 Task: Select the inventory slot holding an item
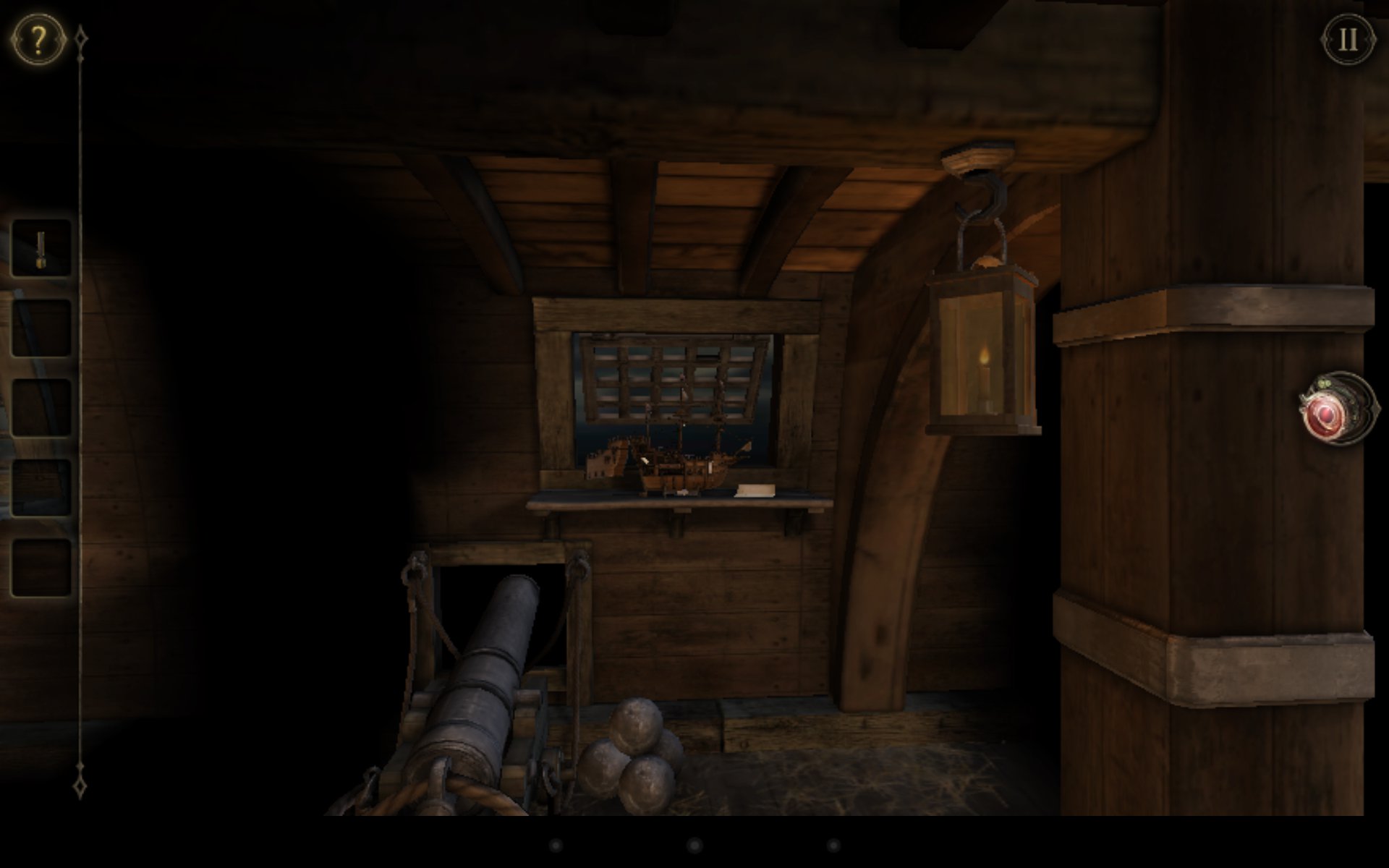pos(41,249)
